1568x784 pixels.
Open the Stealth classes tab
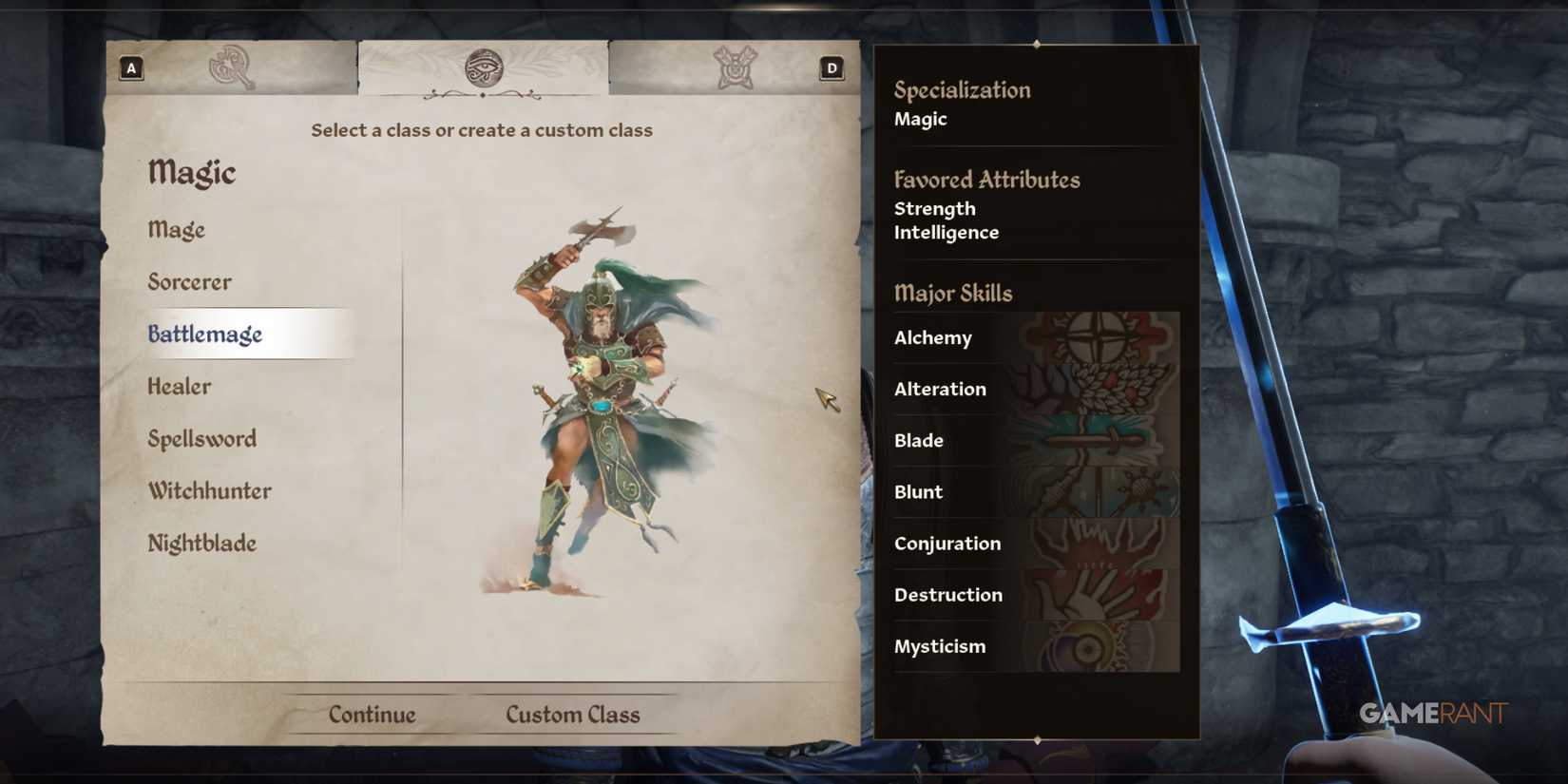[734, 67]
